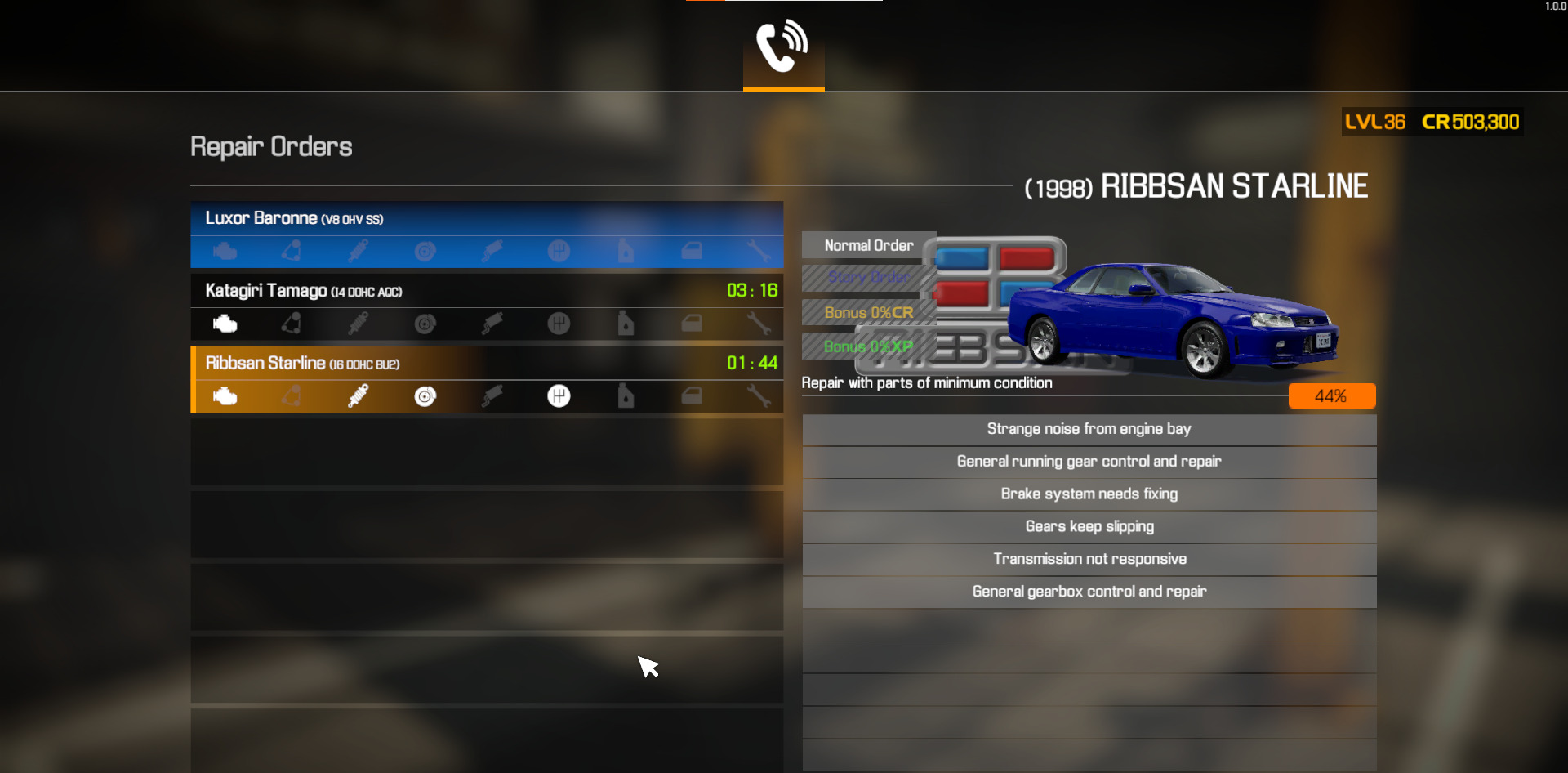1568x773 pixels.
Task: Click the oil bottle icon for Luxor Baronne
Action: click(x=626, y=251)
